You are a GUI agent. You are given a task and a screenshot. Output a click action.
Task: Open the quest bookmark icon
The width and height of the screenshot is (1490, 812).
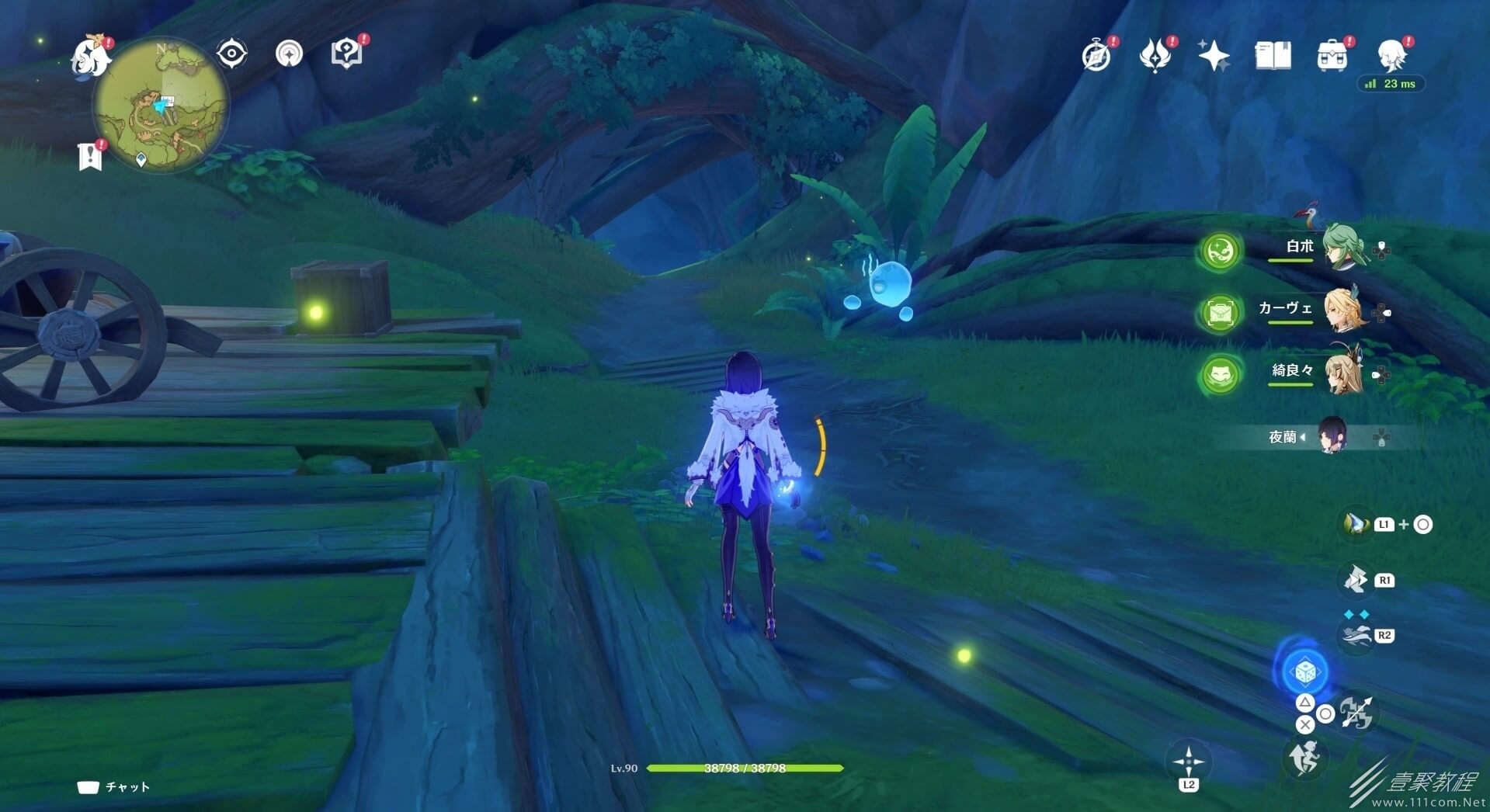(x=90, y=156)
